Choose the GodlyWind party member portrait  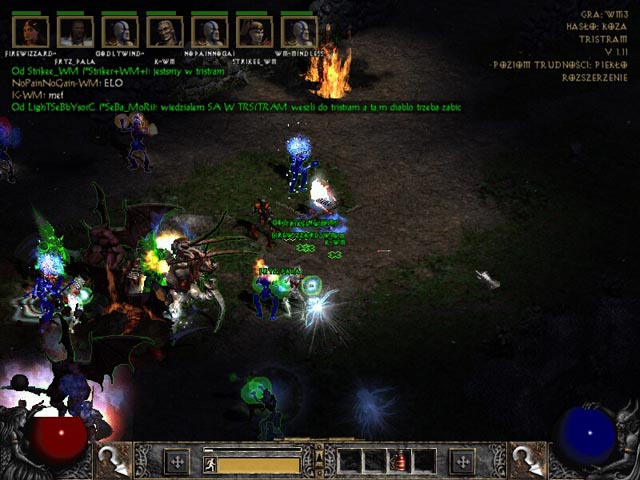(121, 32)
